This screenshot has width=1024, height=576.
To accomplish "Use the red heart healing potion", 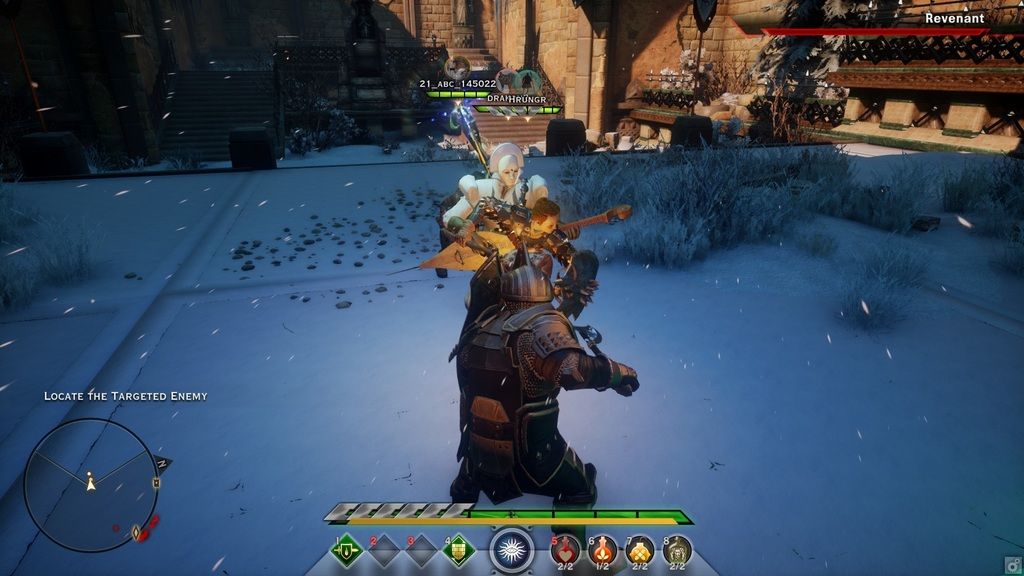I will pyautogui.click(x=565, y=549).
